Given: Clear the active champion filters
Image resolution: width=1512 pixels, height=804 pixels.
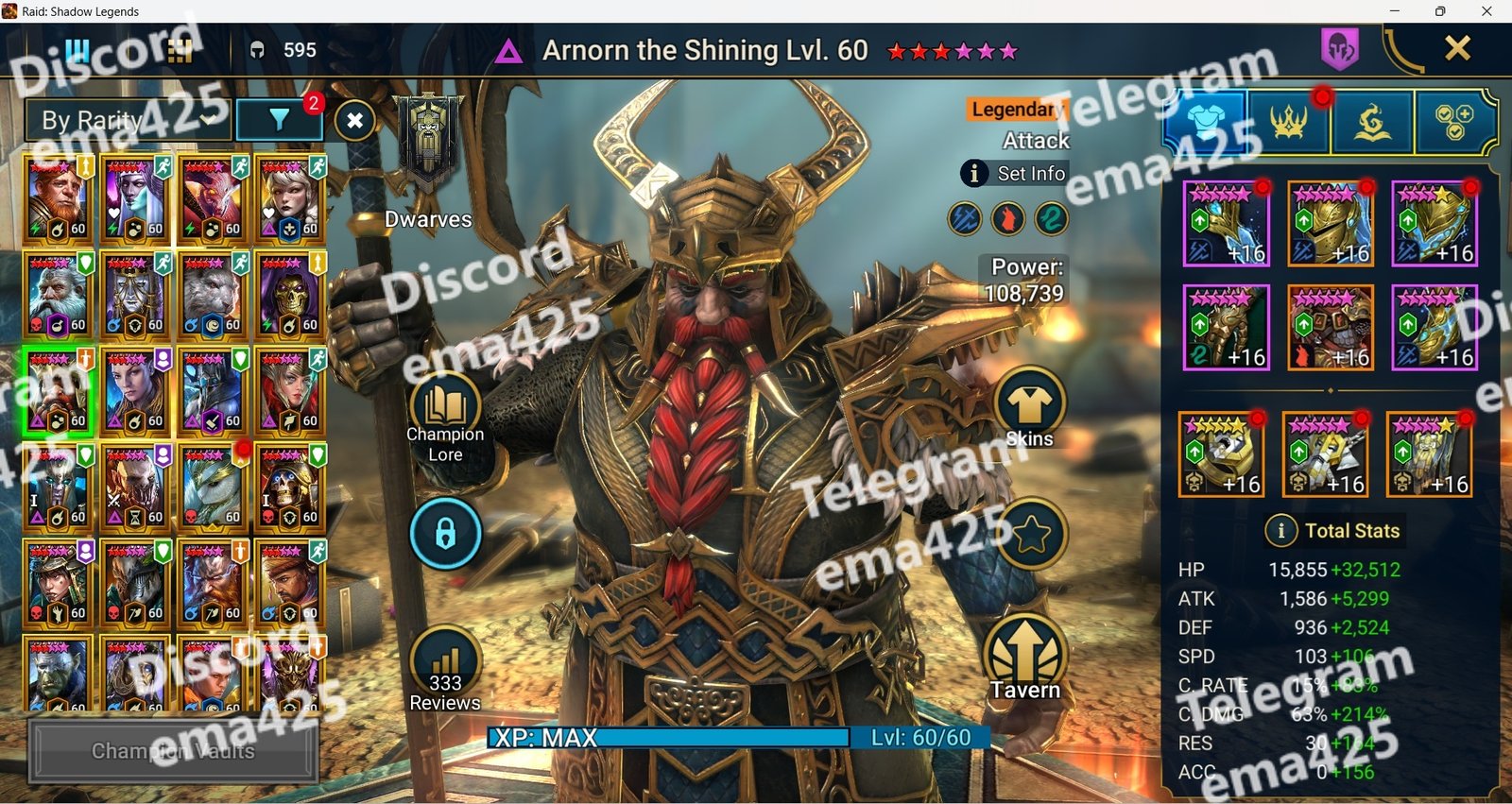Looking at the screenshot, I should click(x=355, y=120).
